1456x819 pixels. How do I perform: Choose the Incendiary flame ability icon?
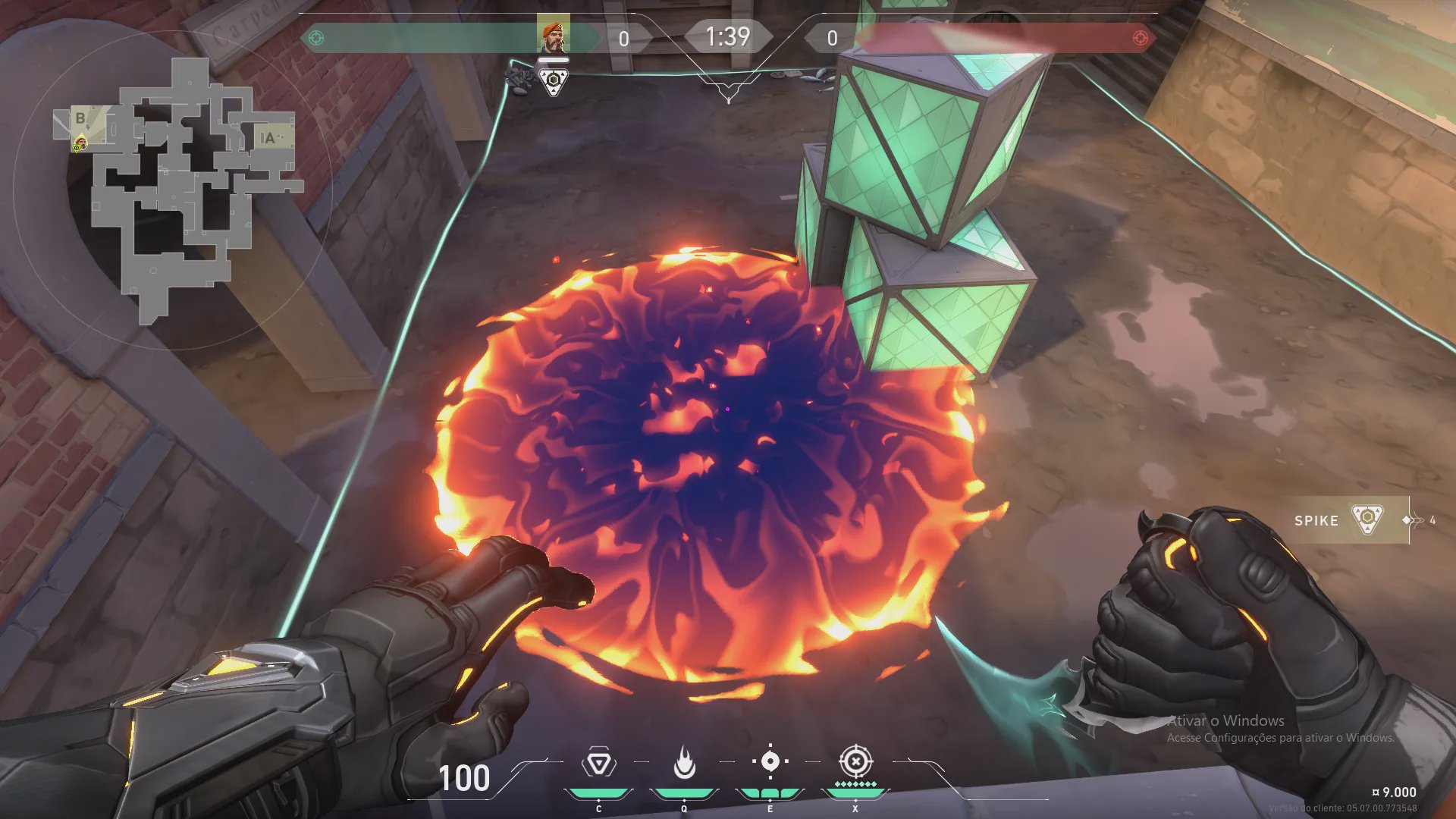click(684, 763)
